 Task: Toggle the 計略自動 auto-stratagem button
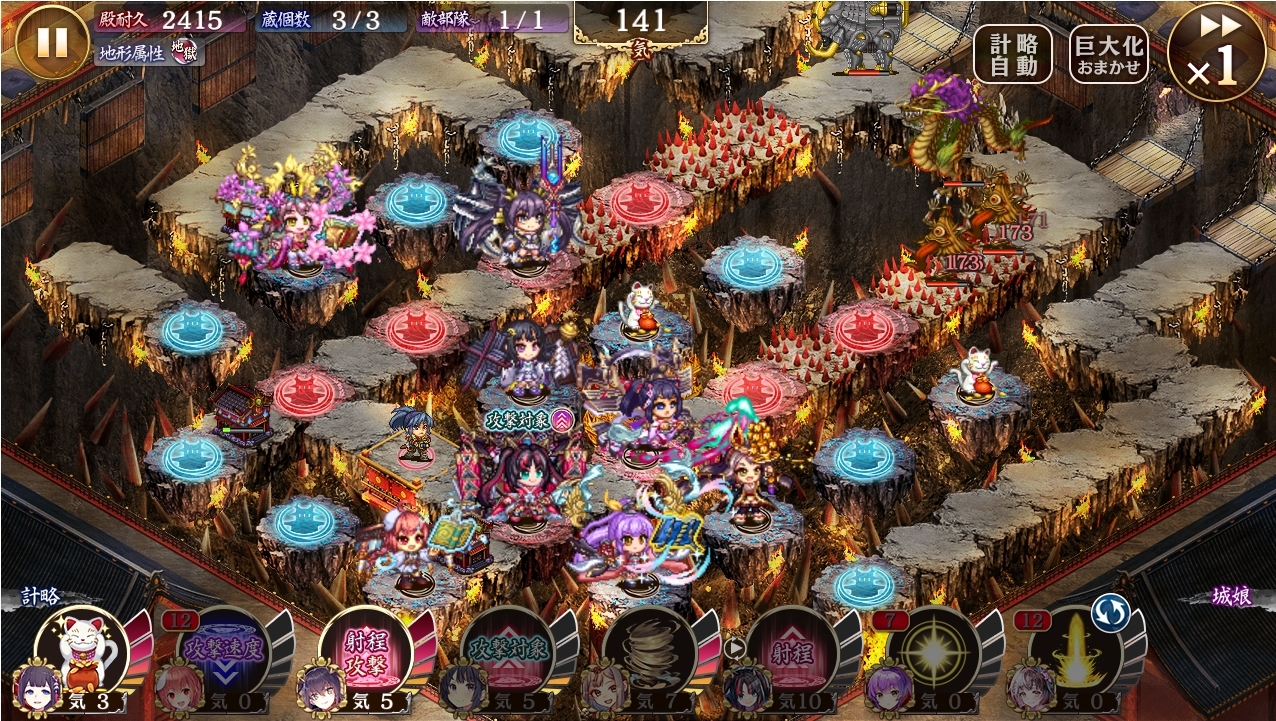(x=1013, y=54)
